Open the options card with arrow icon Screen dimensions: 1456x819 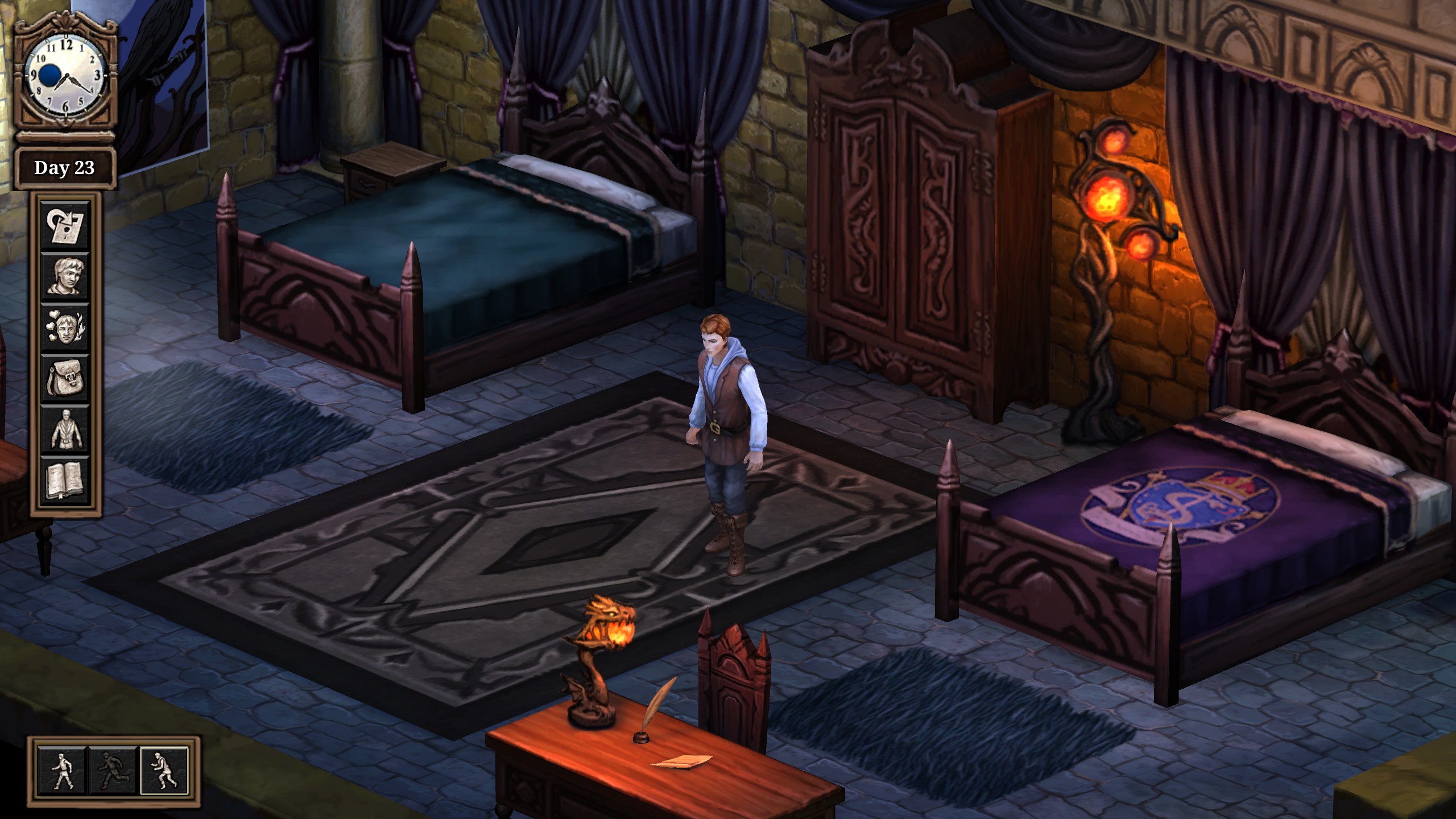tap(65, 226)
